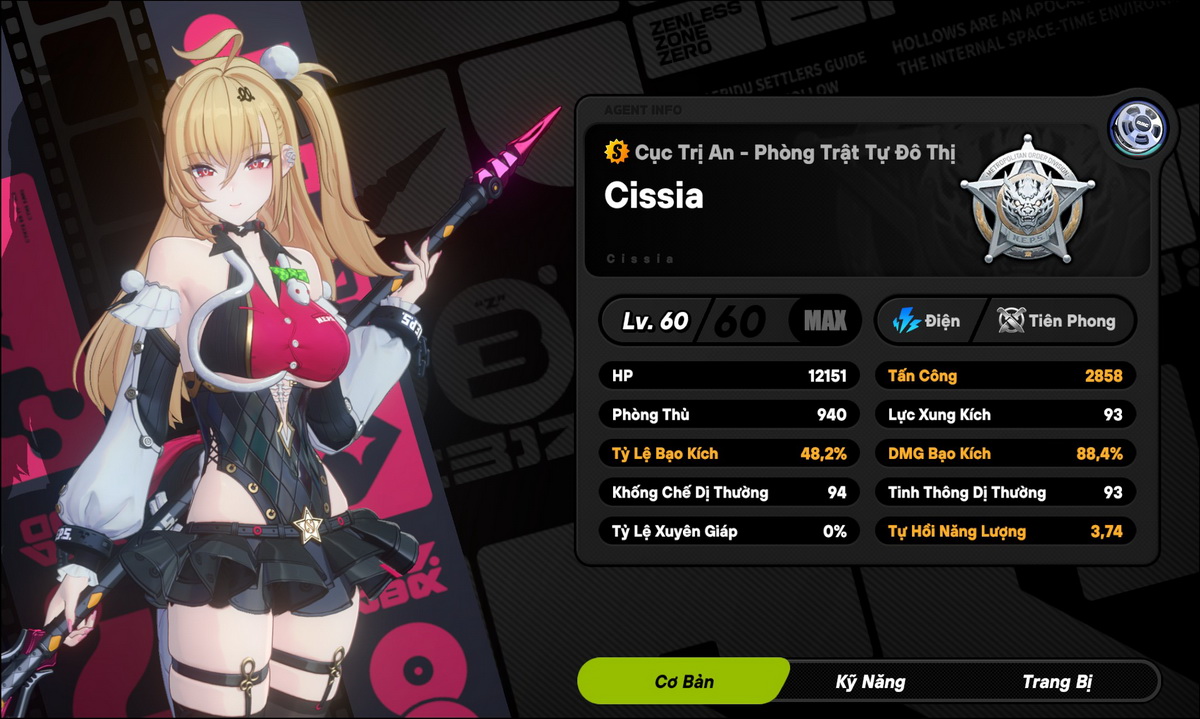Click the N.E.P.S. faction star emblem

[1027, 198]
